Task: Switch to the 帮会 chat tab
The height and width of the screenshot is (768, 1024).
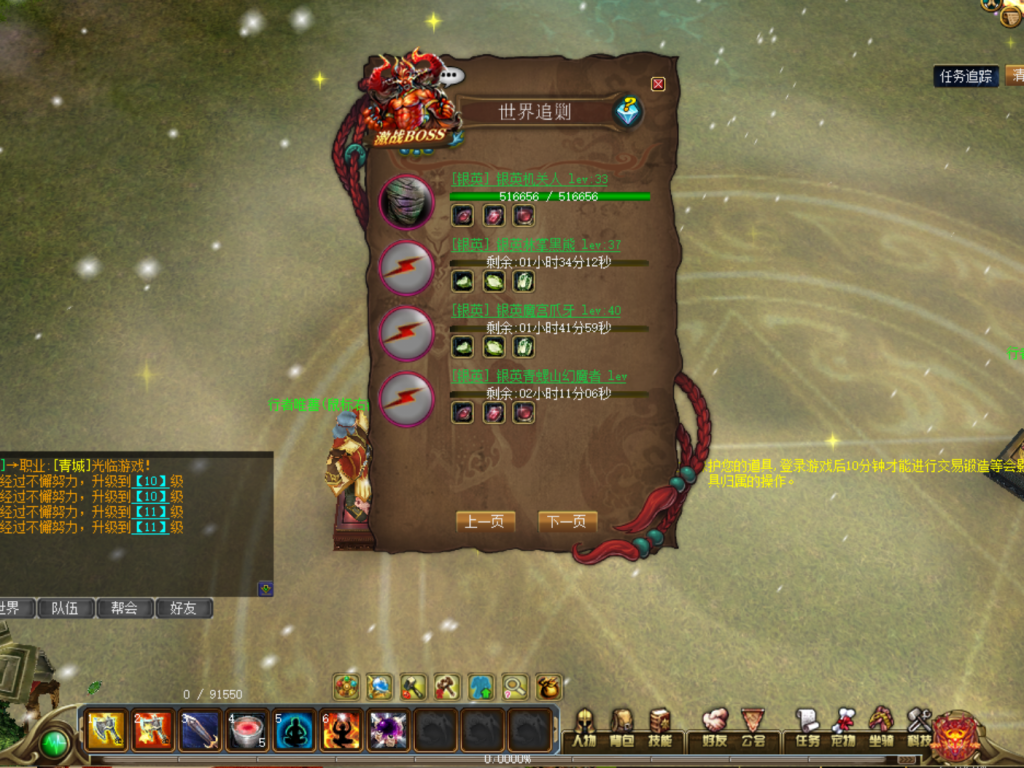Action: [125, 608]
